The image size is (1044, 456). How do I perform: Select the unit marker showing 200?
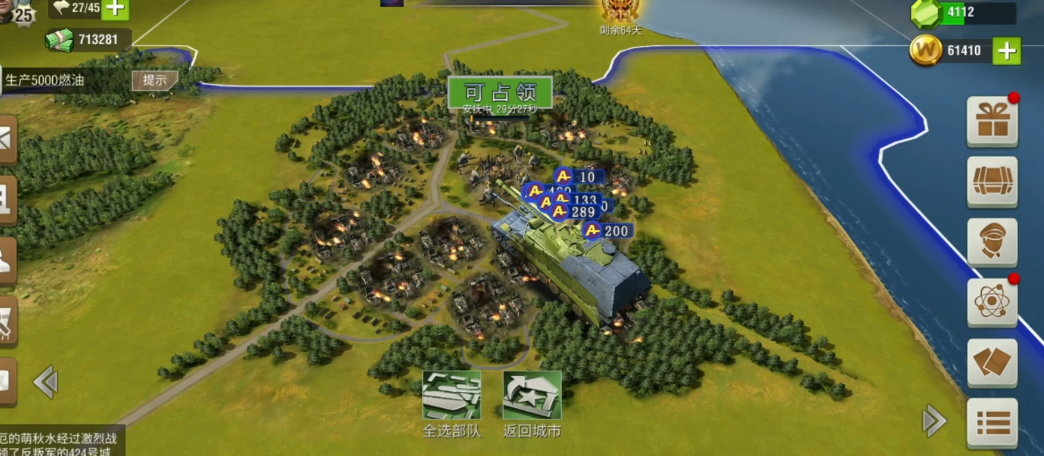click(x=608, y=231)
